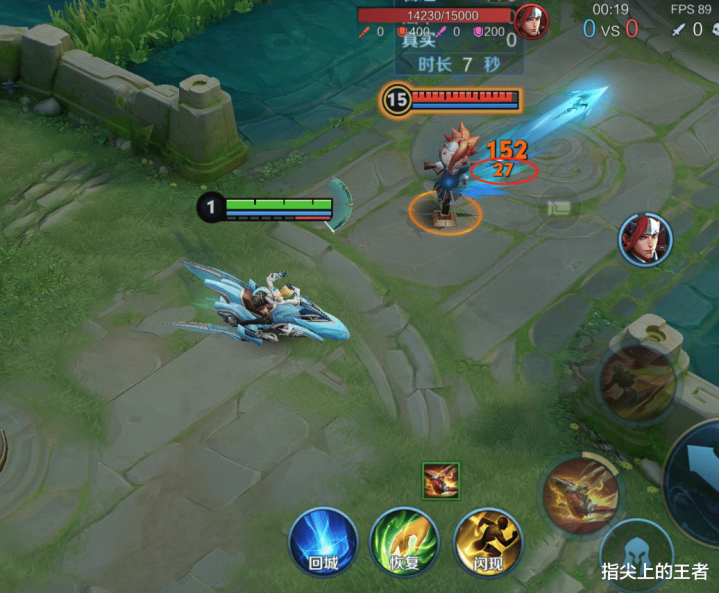This screenshot has width=719, height=593.
Task: Activate the fiery slash skill icon
Action: 582,495
